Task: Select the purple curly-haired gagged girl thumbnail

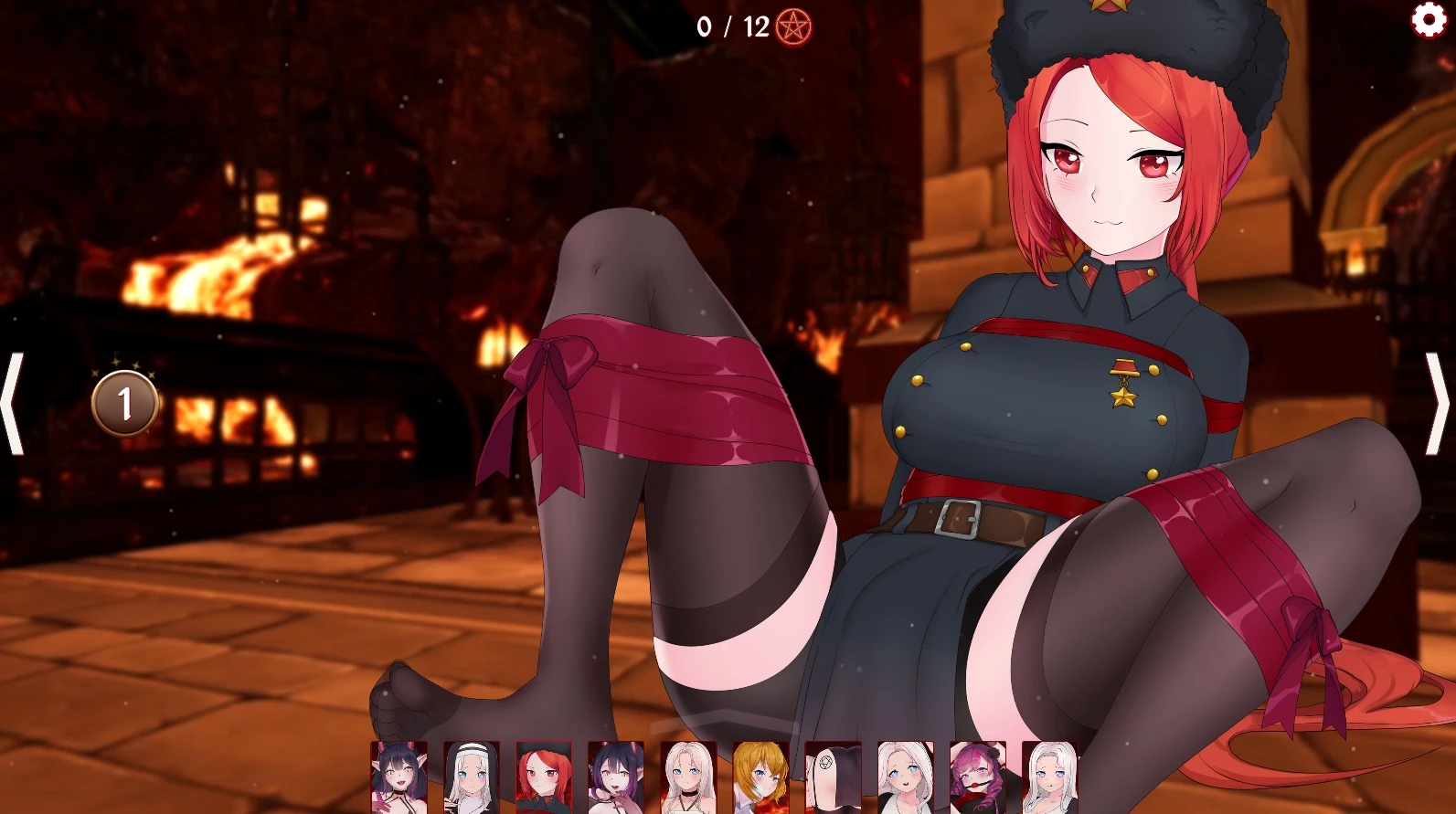Action: [x=977, y=777]
